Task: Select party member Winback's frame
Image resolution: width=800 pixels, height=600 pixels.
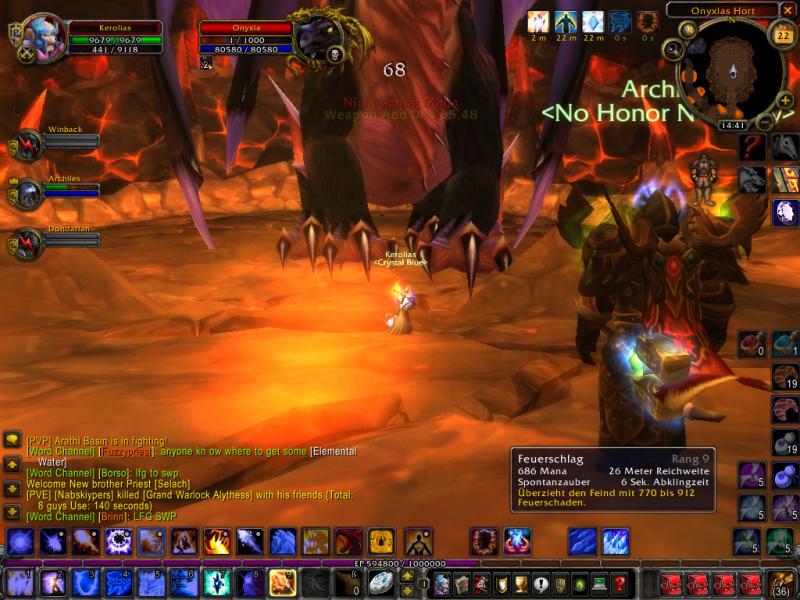Action: [26, 146]
